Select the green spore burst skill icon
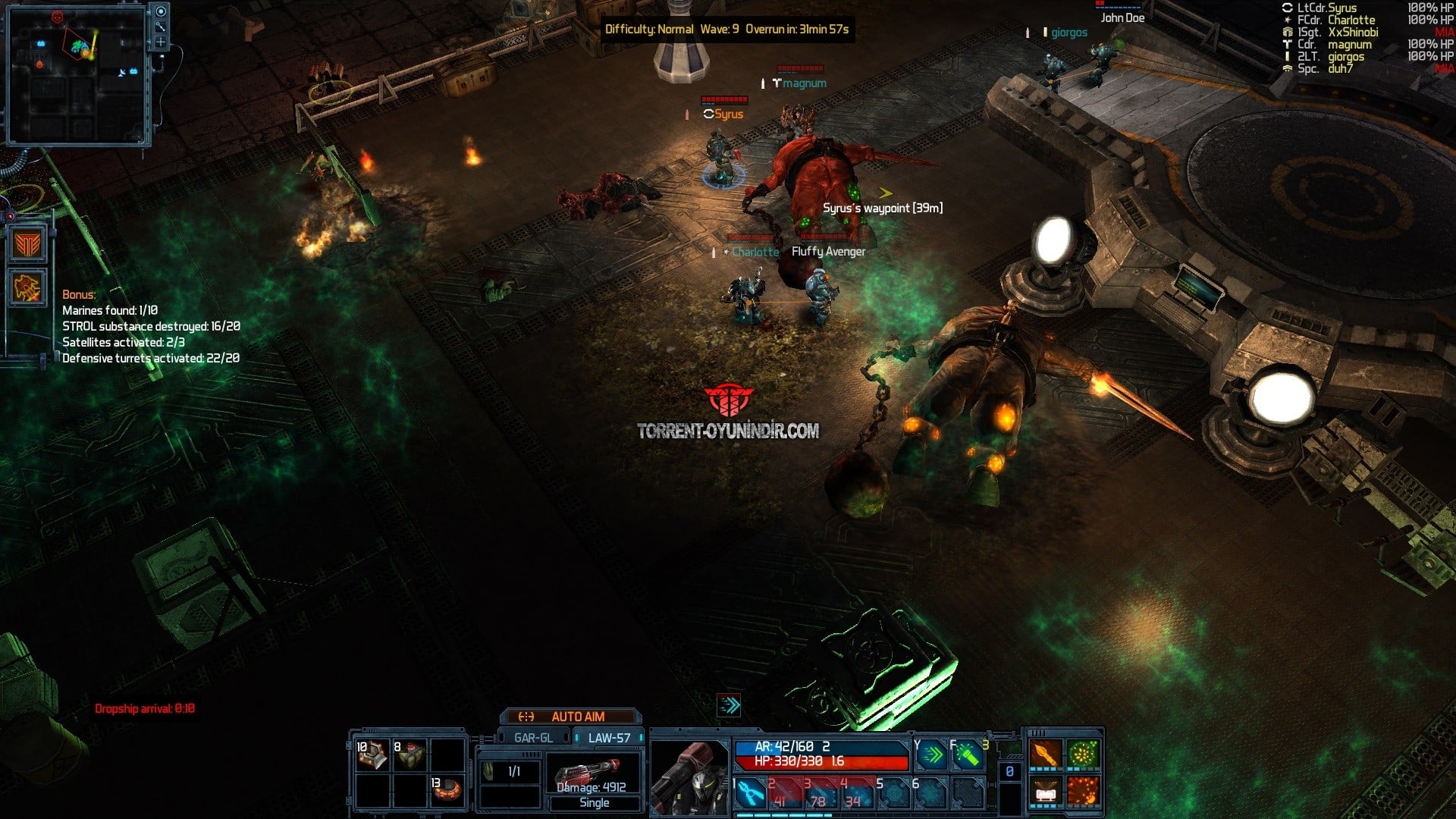The image size is (1456, 819). 1083,755
